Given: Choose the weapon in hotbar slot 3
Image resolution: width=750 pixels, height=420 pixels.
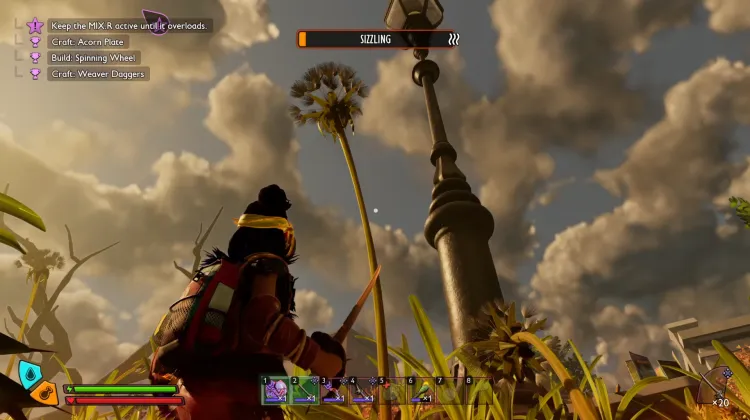Looking at the screenshot, I should [333, 390].
